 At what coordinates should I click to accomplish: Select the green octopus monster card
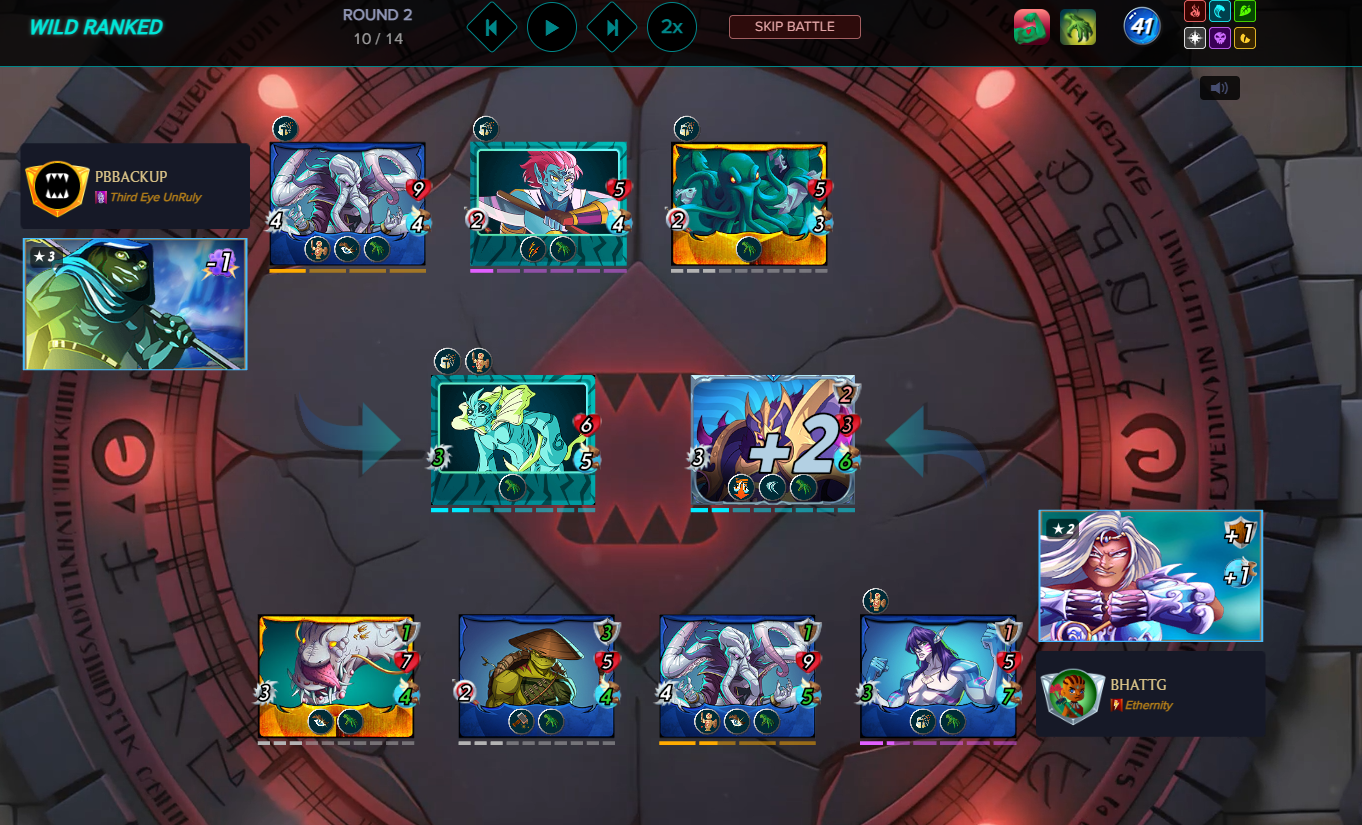click(748, 204)
